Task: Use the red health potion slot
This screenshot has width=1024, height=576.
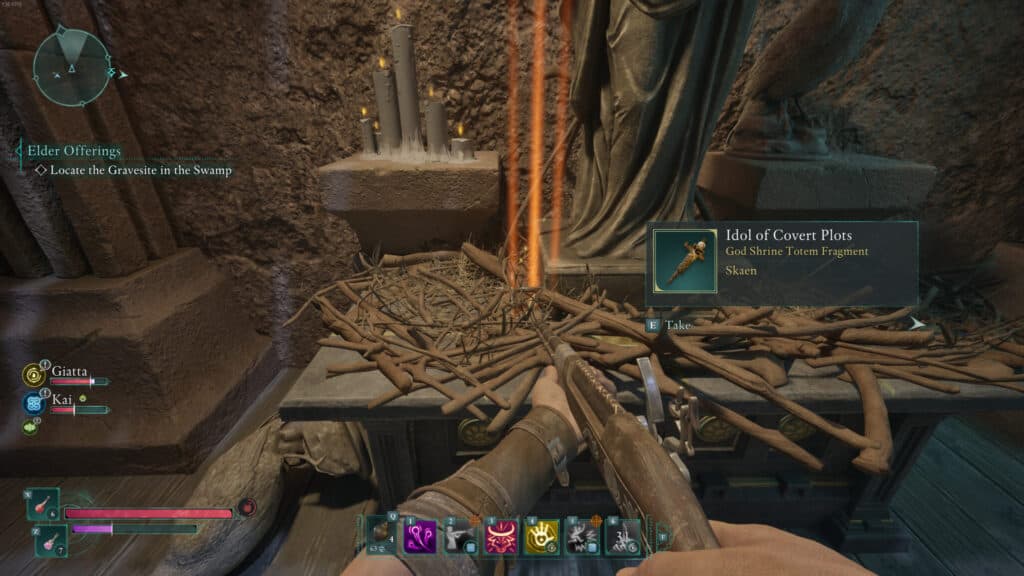Action: point(45,504)
